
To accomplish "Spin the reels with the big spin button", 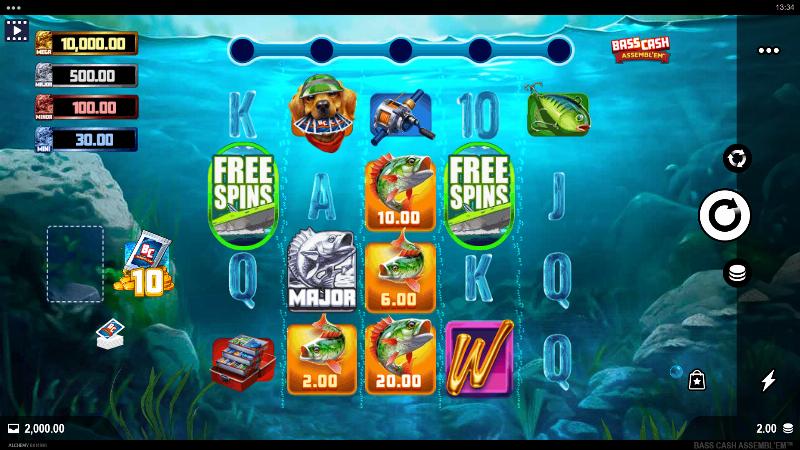I will coord(725,216).
